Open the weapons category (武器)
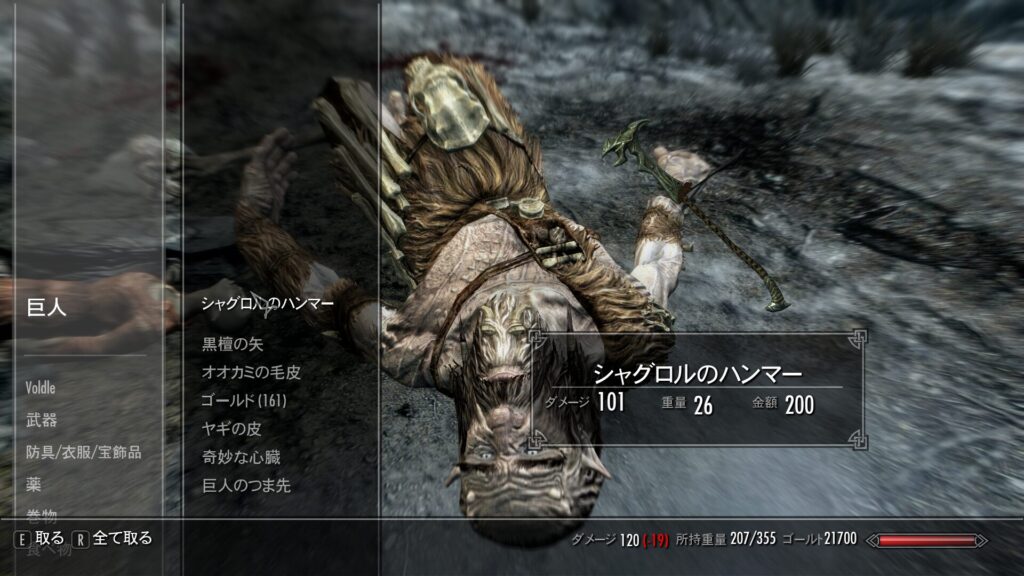Image resolution: width=1024 pixels, height=576 pixels. pos(42,420)
